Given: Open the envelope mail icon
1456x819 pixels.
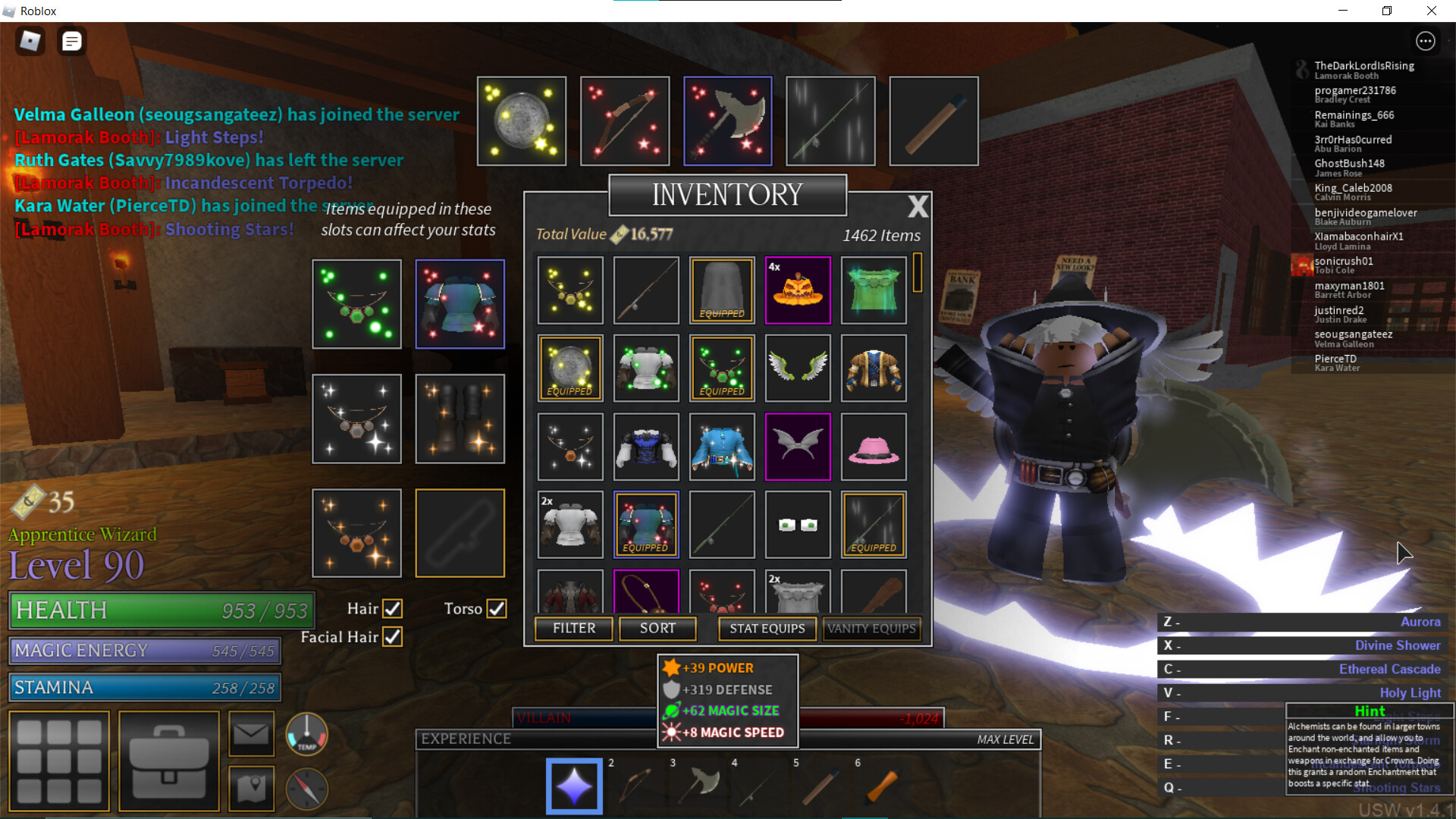Looking at the screenshot, I should click(251, 734).
